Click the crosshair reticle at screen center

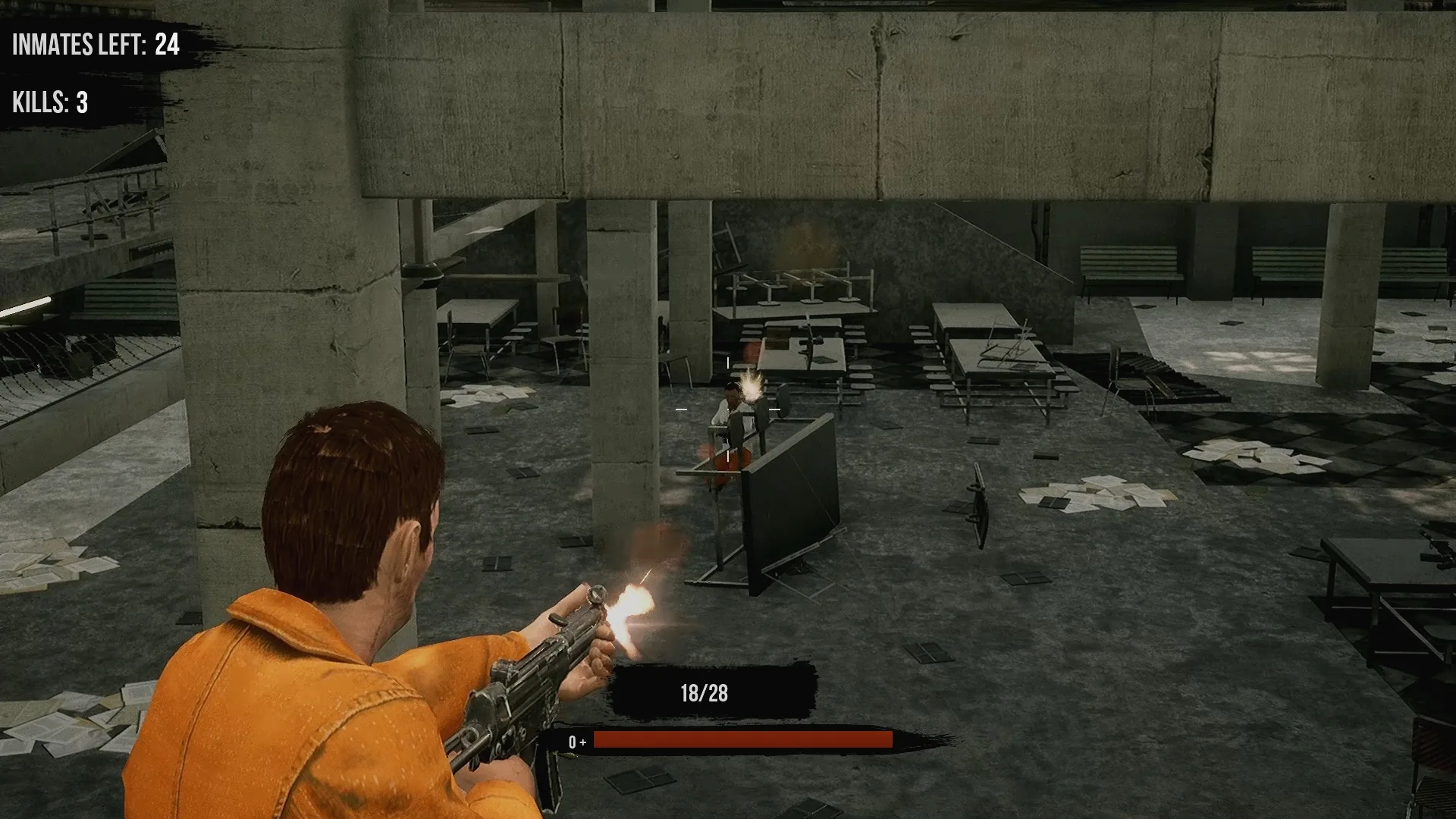728,409
